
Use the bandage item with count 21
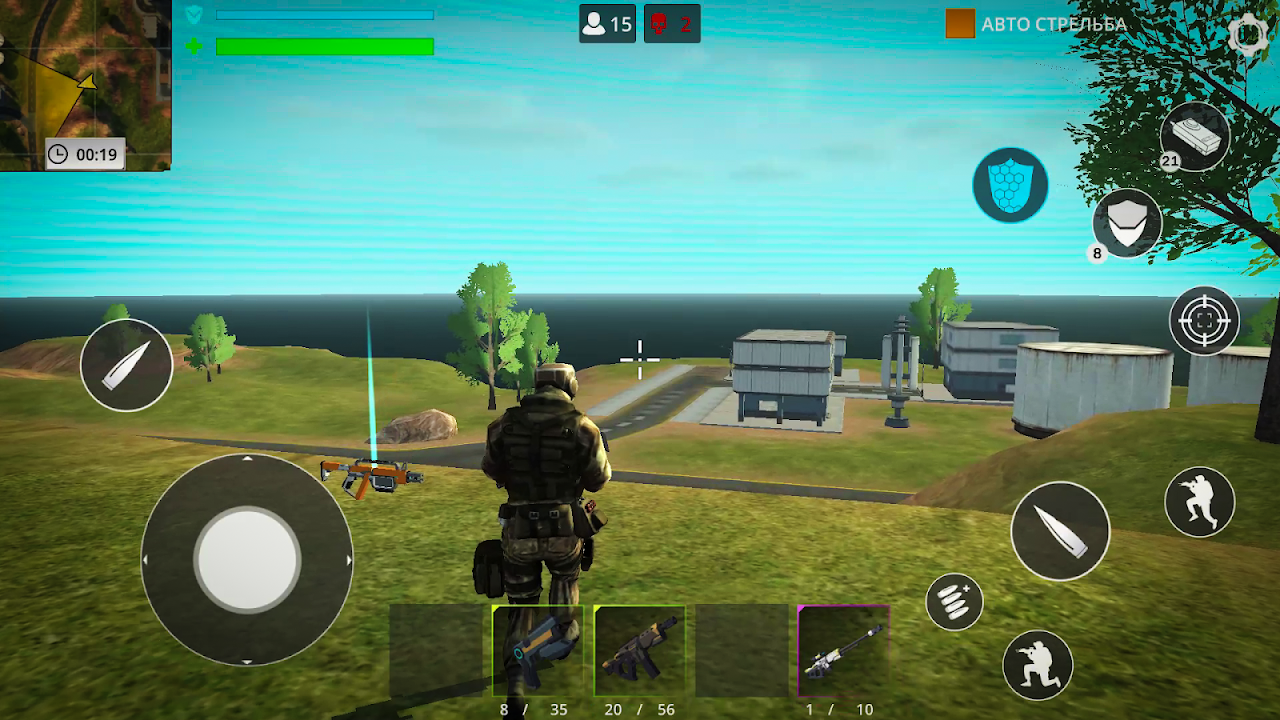tap(1195, 136)
